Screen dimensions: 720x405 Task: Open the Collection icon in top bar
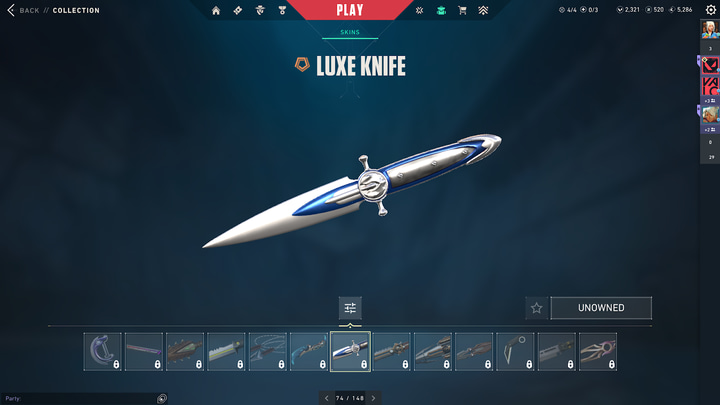441,11
